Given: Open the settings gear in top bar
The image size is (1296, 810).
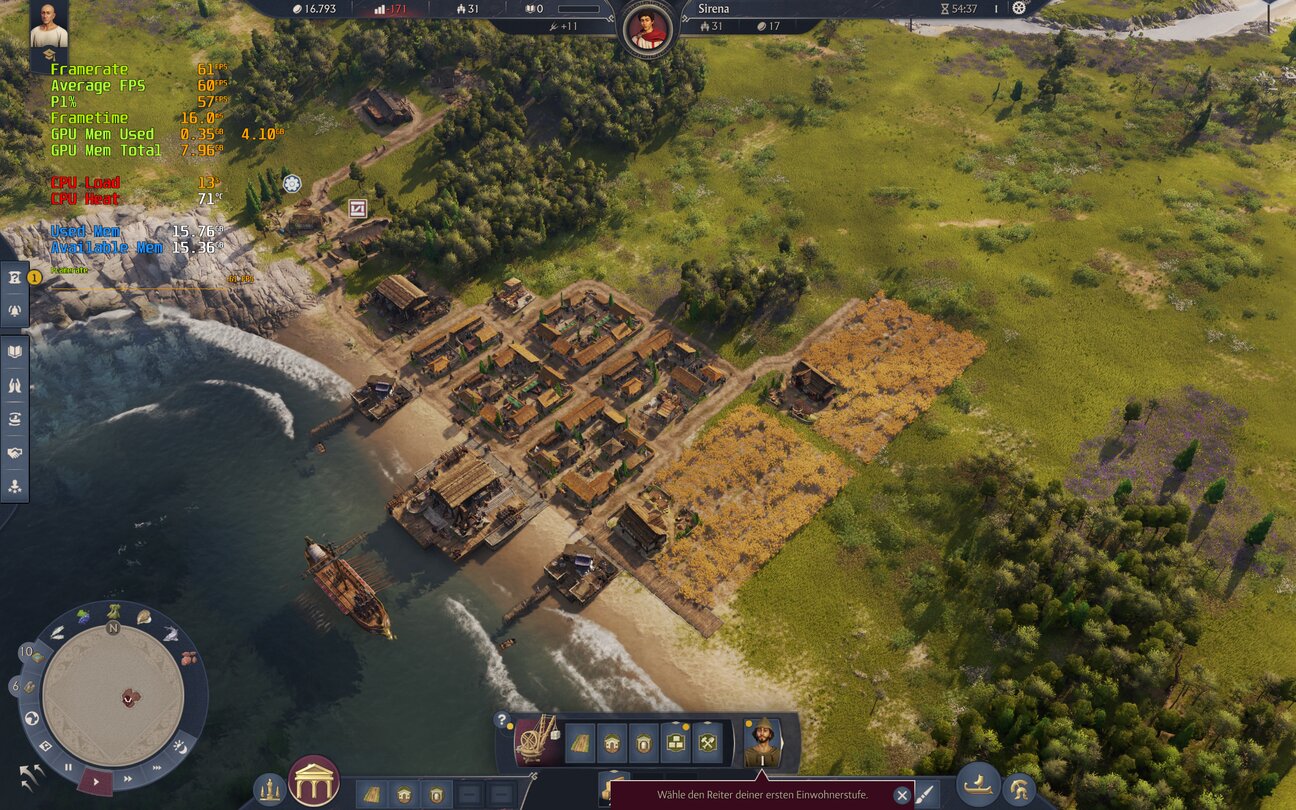Looking at the screenshot, I should tap(1019, 8).
